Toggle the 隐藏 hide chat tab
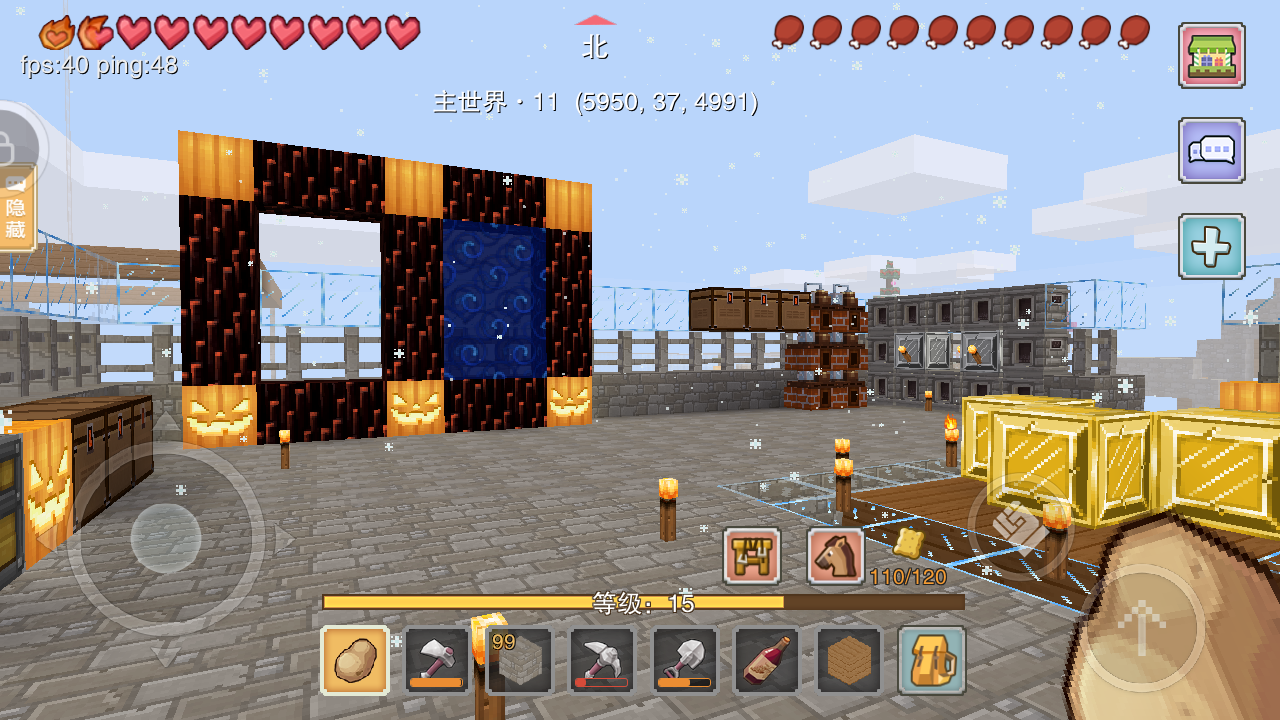This screenshot has width=1280, height=720. 17,209
